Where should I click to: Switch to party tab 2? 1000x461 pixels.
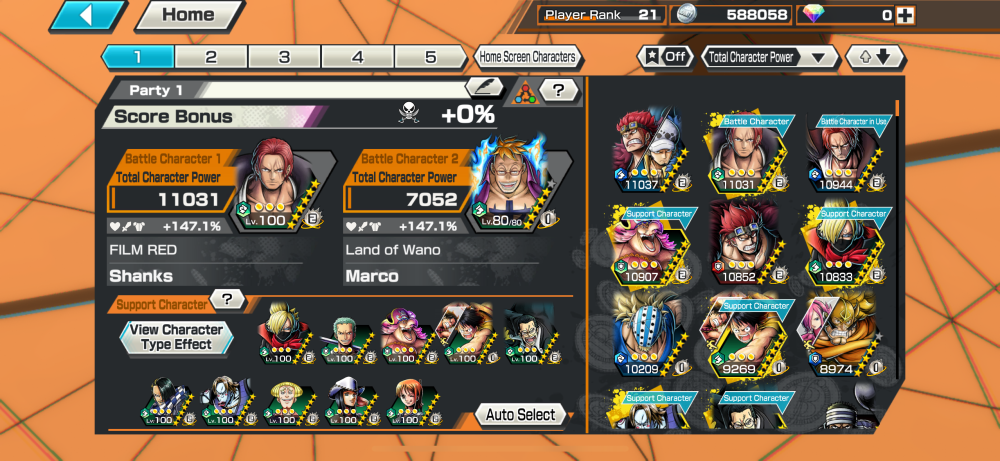point(211,57)
